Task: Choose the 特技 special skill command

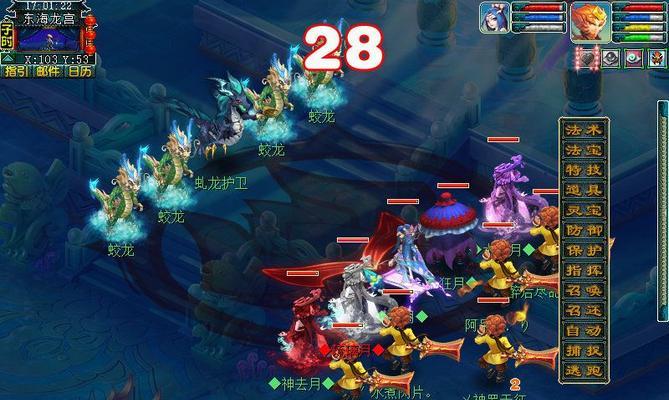Action: [x=585, y=170]
